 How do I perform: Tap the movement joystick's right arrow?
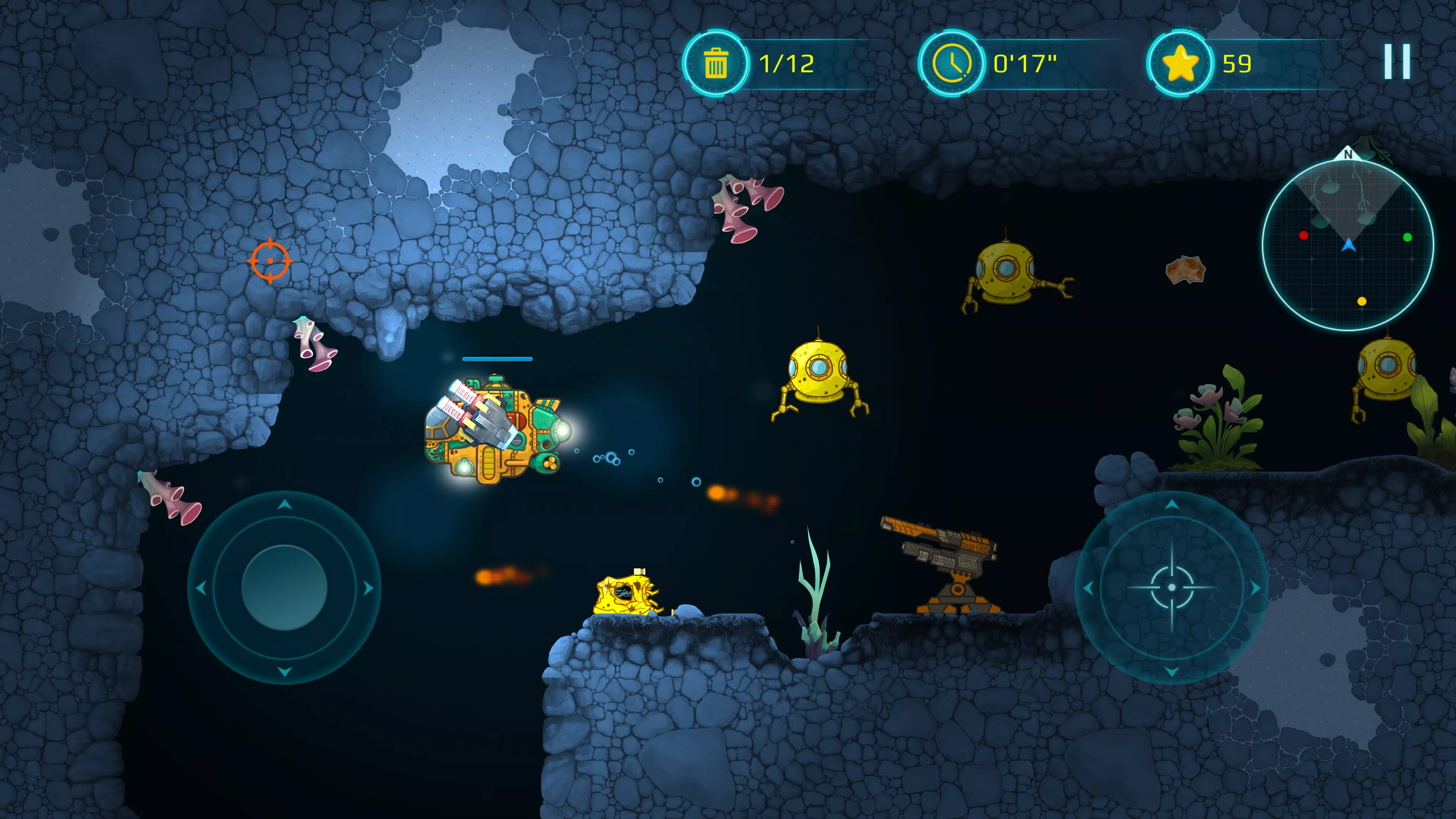(369, 588)
